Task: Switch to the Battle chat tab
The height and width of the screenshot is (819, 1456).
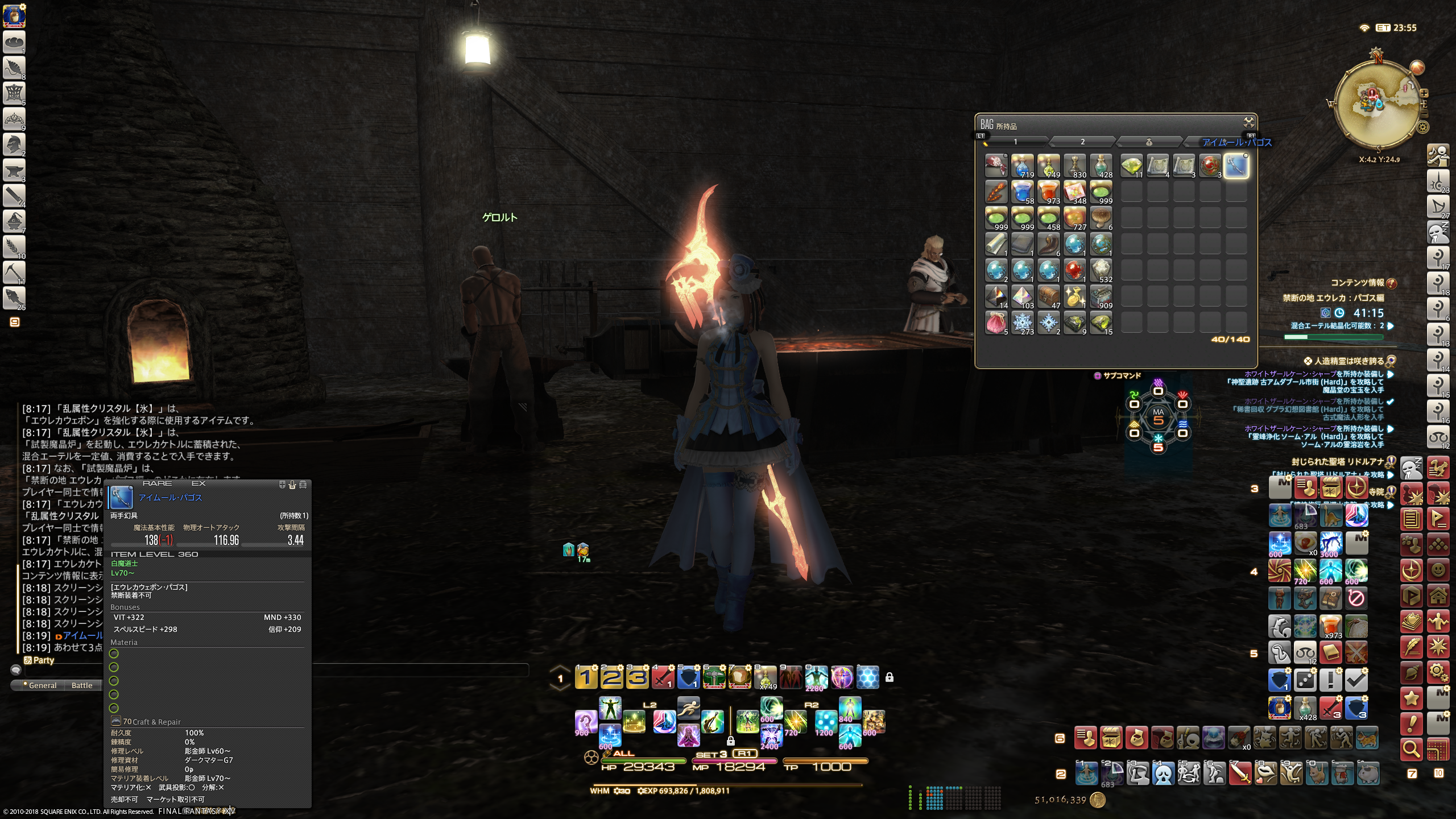Action: click(82, 685)
